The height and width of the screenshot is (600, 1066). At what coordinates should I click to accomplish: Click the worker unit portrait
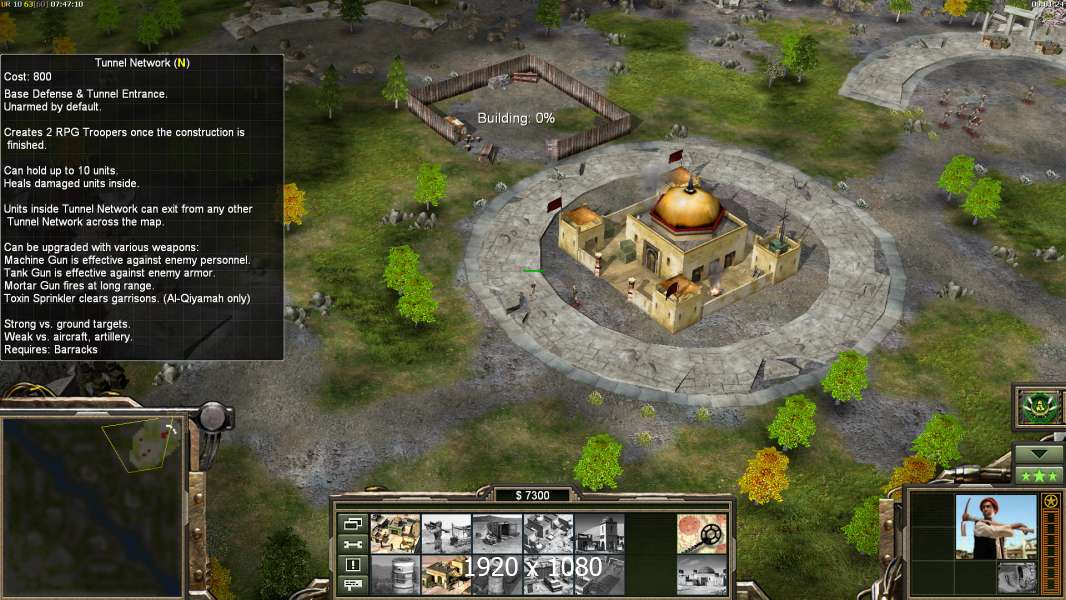pos(995,525)
